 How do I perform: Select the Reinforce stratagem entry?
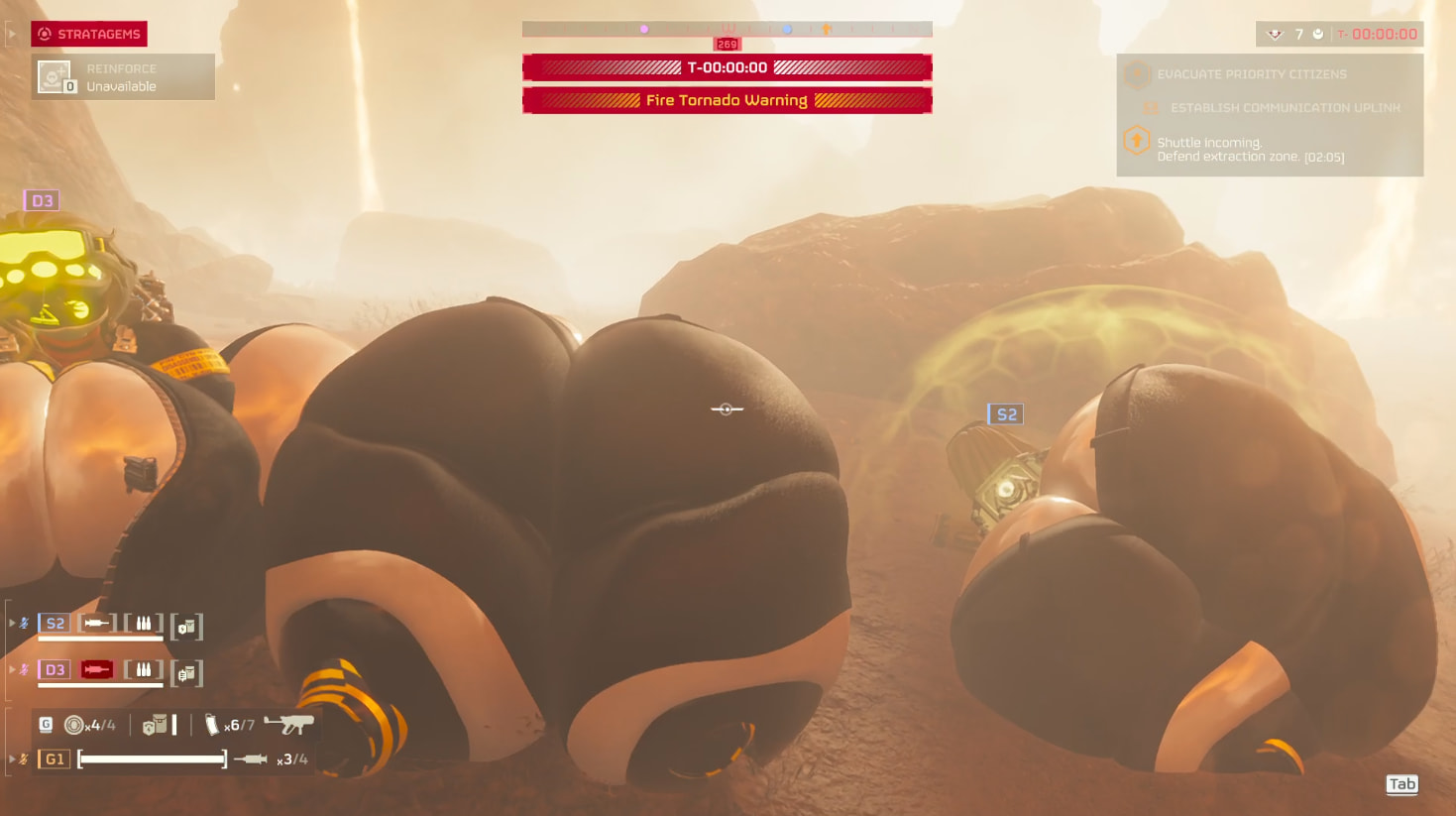(x=123, y=77)
